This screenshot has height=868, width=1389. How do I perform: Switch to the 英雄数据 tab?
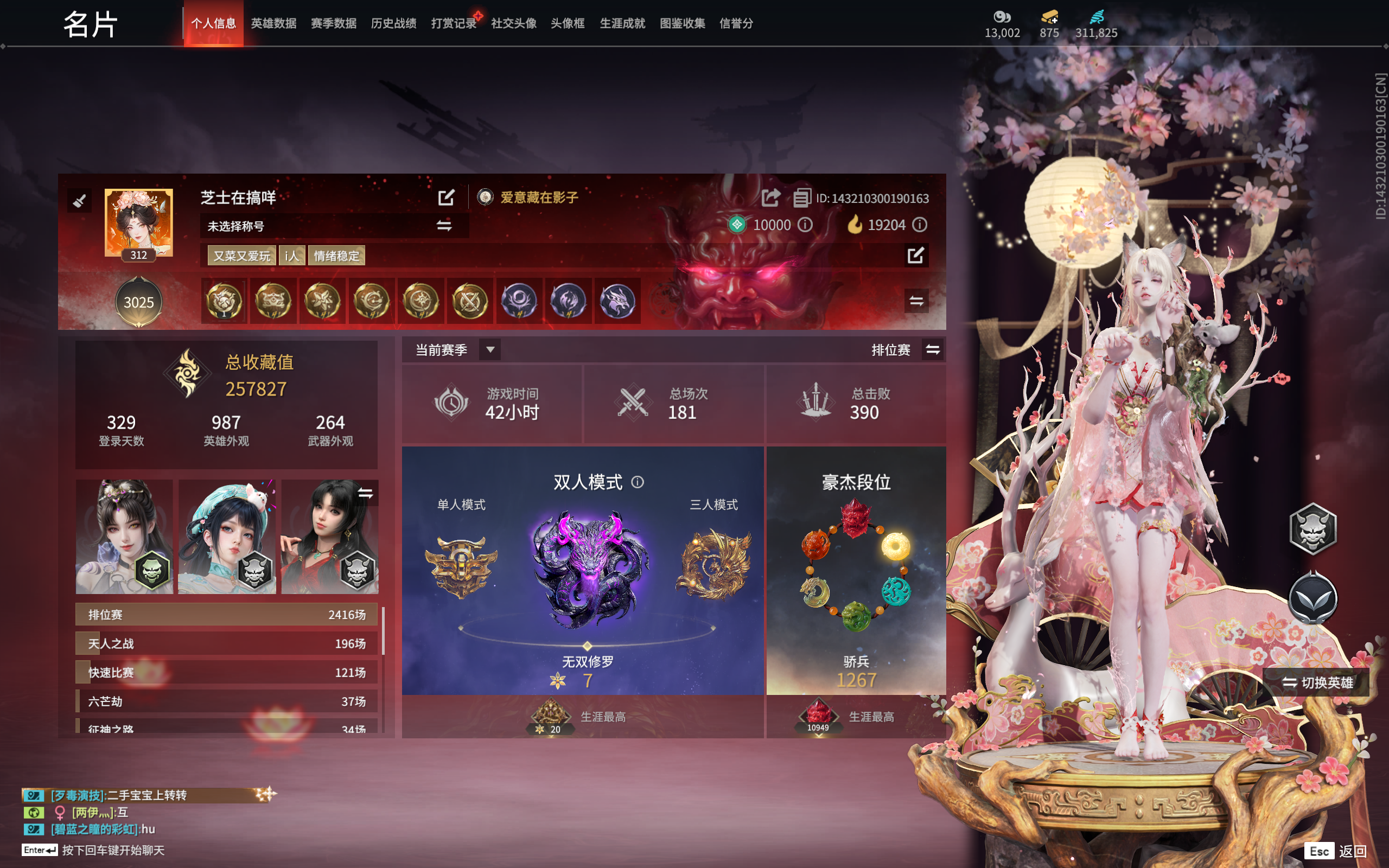[274, 23]
